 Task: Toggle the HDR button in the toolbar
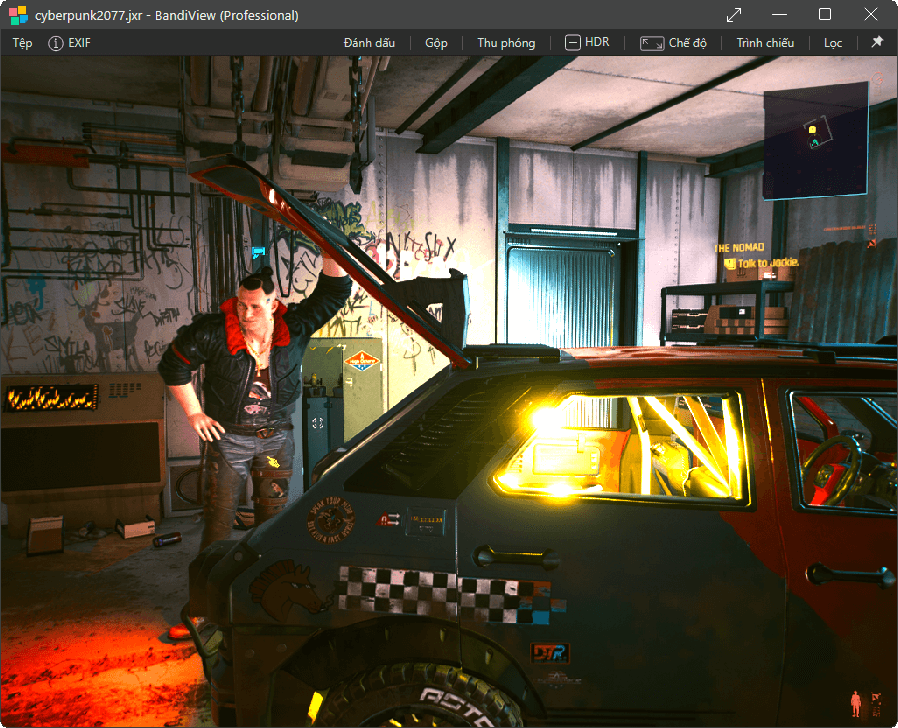click(587, 43)
